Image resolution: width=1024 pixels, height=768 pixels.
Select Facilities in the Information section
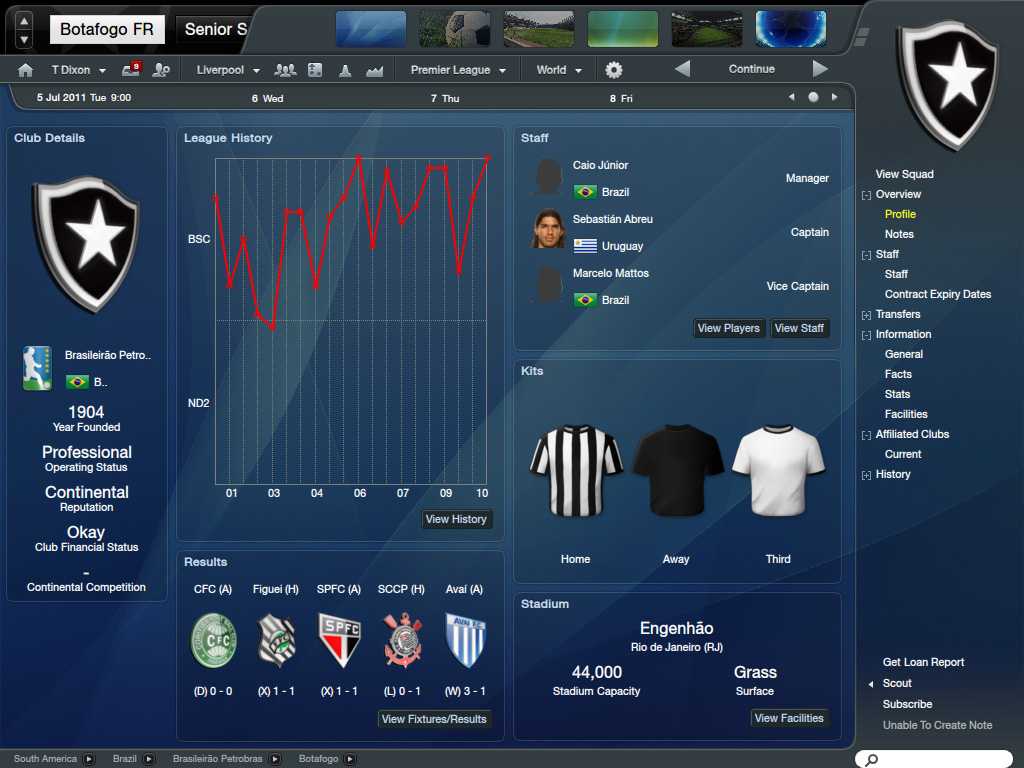pyautogui.click(x=906, y=414)
